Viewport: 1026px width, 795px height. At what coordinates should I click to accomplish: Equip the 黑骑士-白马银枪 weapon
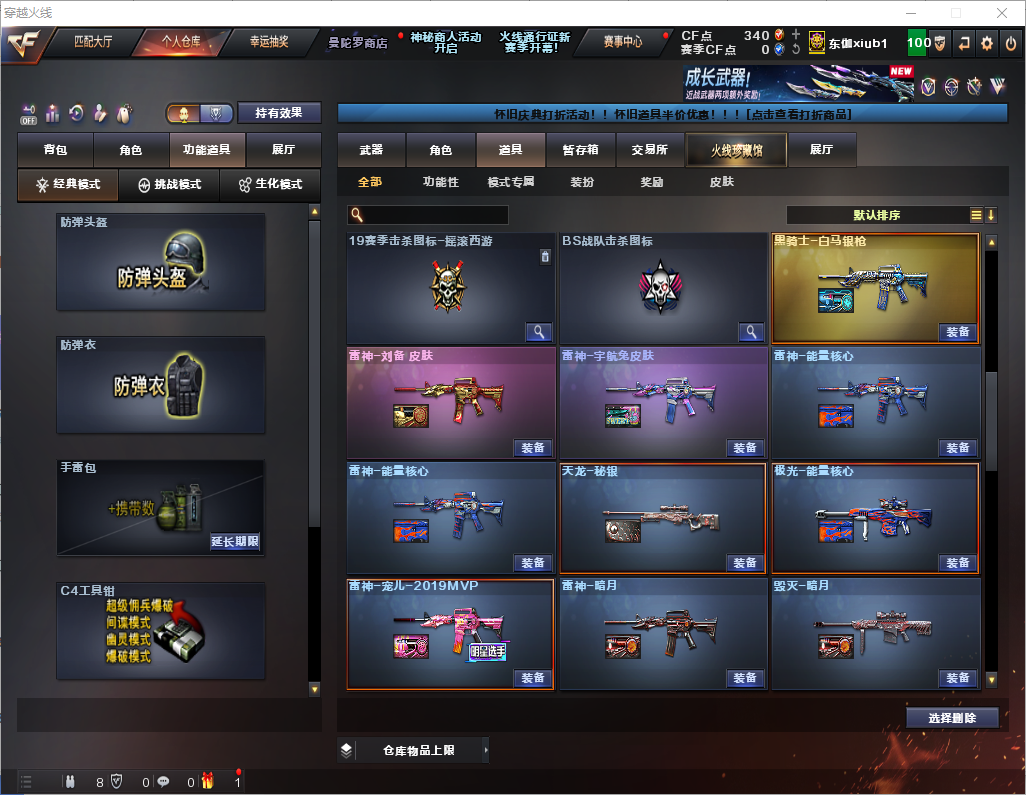pyautogui.click(x=957, y=332)
